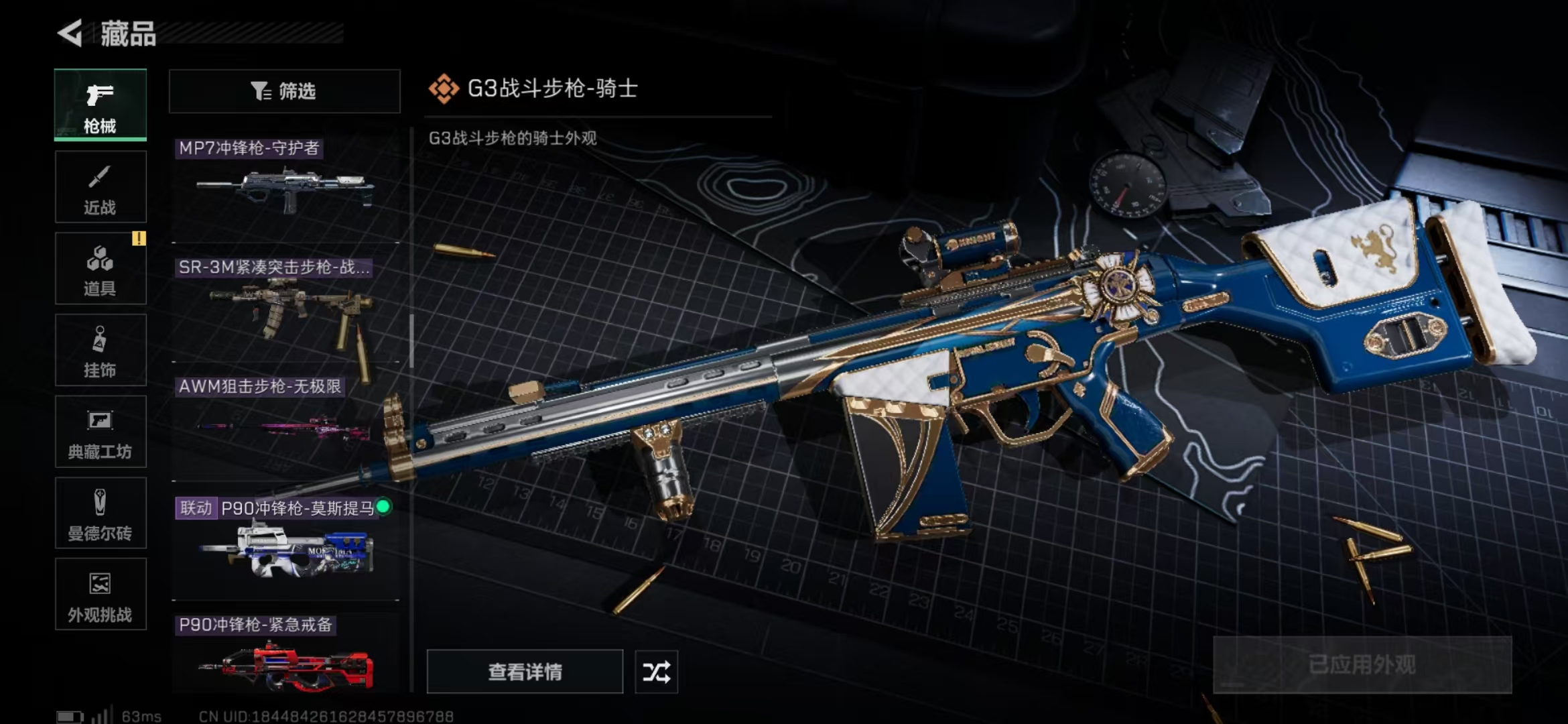Click the shuffle icon beside 查看详情
Screen dimensions: 1568x724
point(655,671)
